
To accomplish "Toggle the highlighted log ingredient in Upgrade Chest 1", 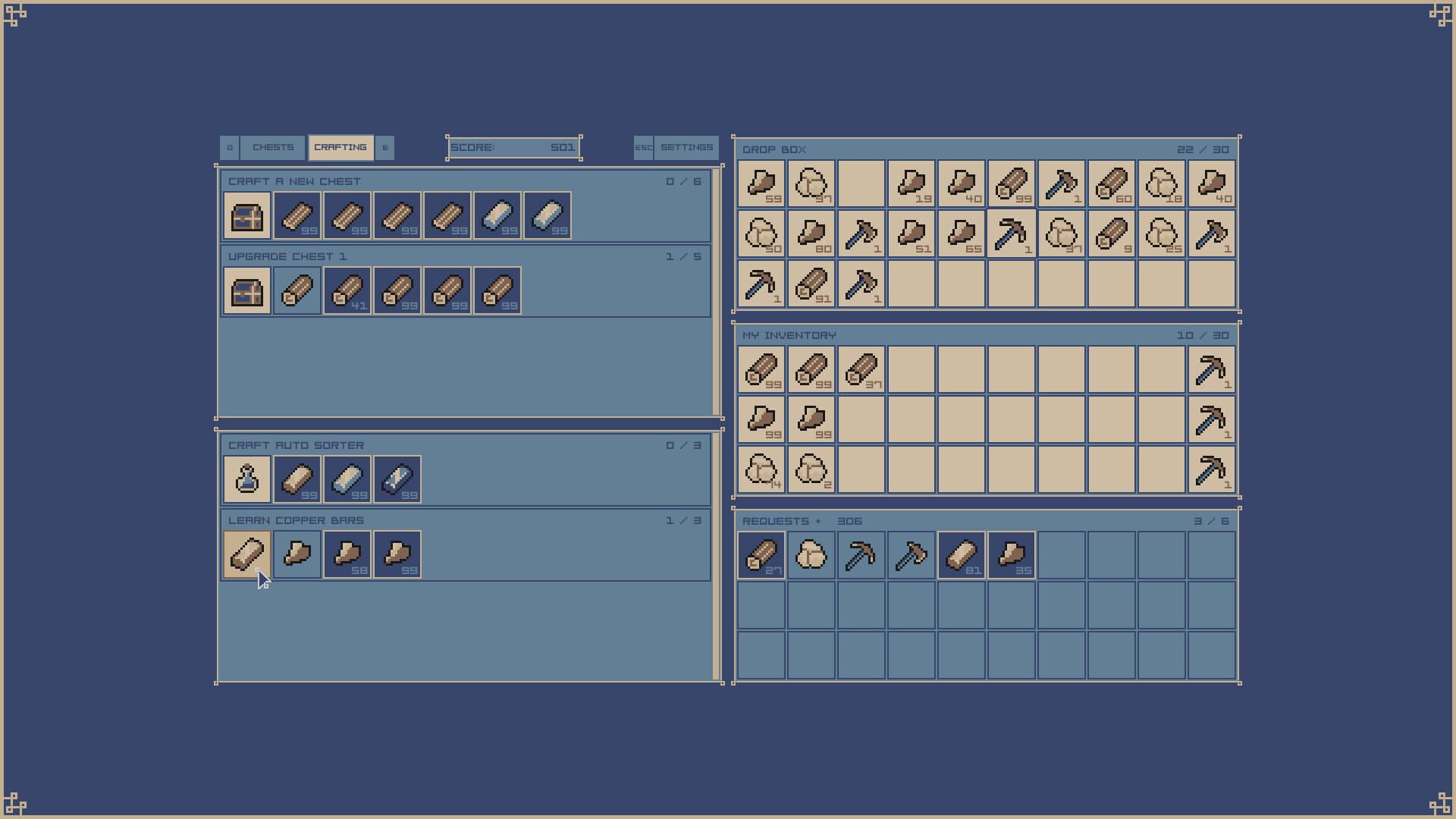I will tap(297, 290).
